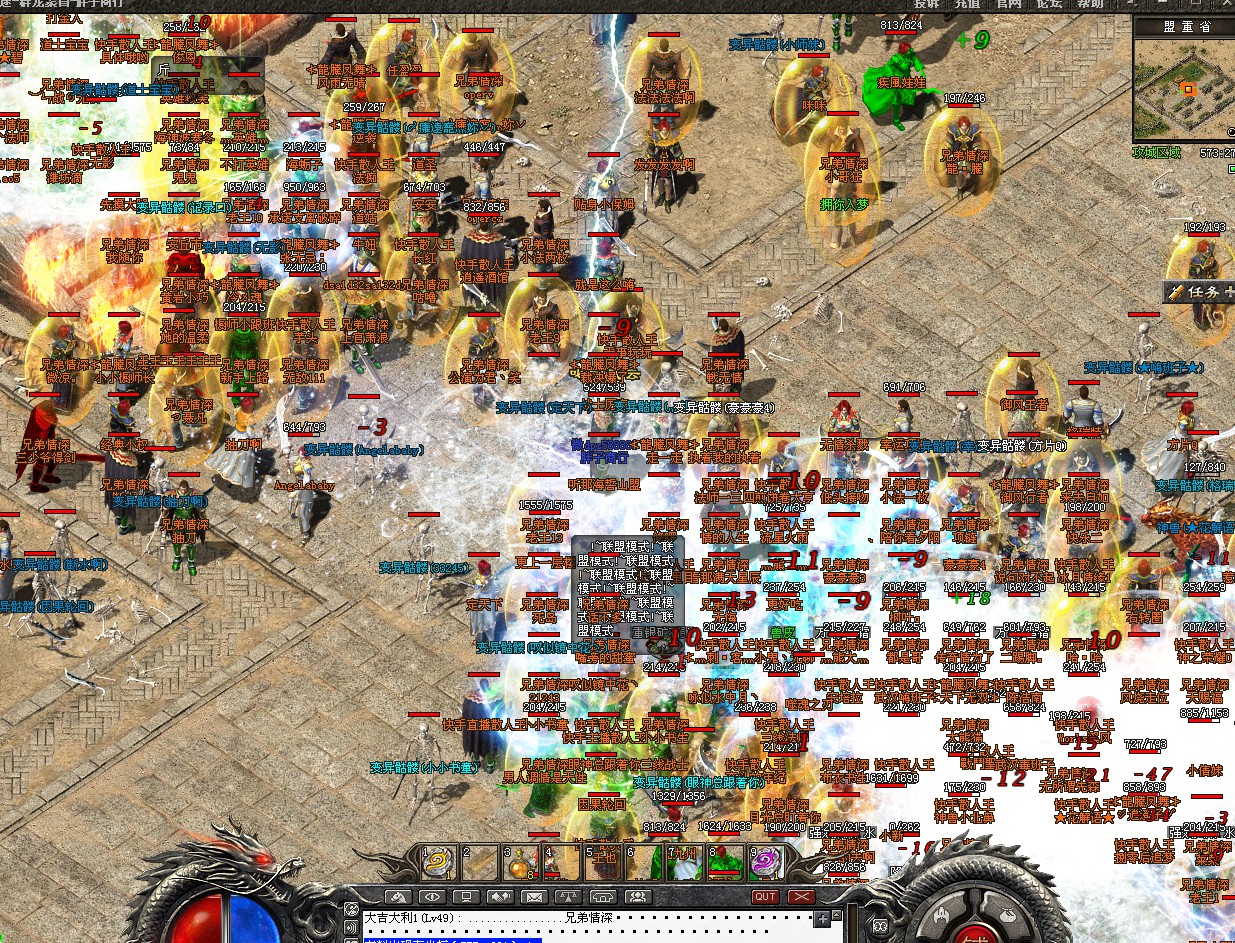1235x943 pixels.
Task: Click the plus button beside chat log
Action: [x=822, y=918]
